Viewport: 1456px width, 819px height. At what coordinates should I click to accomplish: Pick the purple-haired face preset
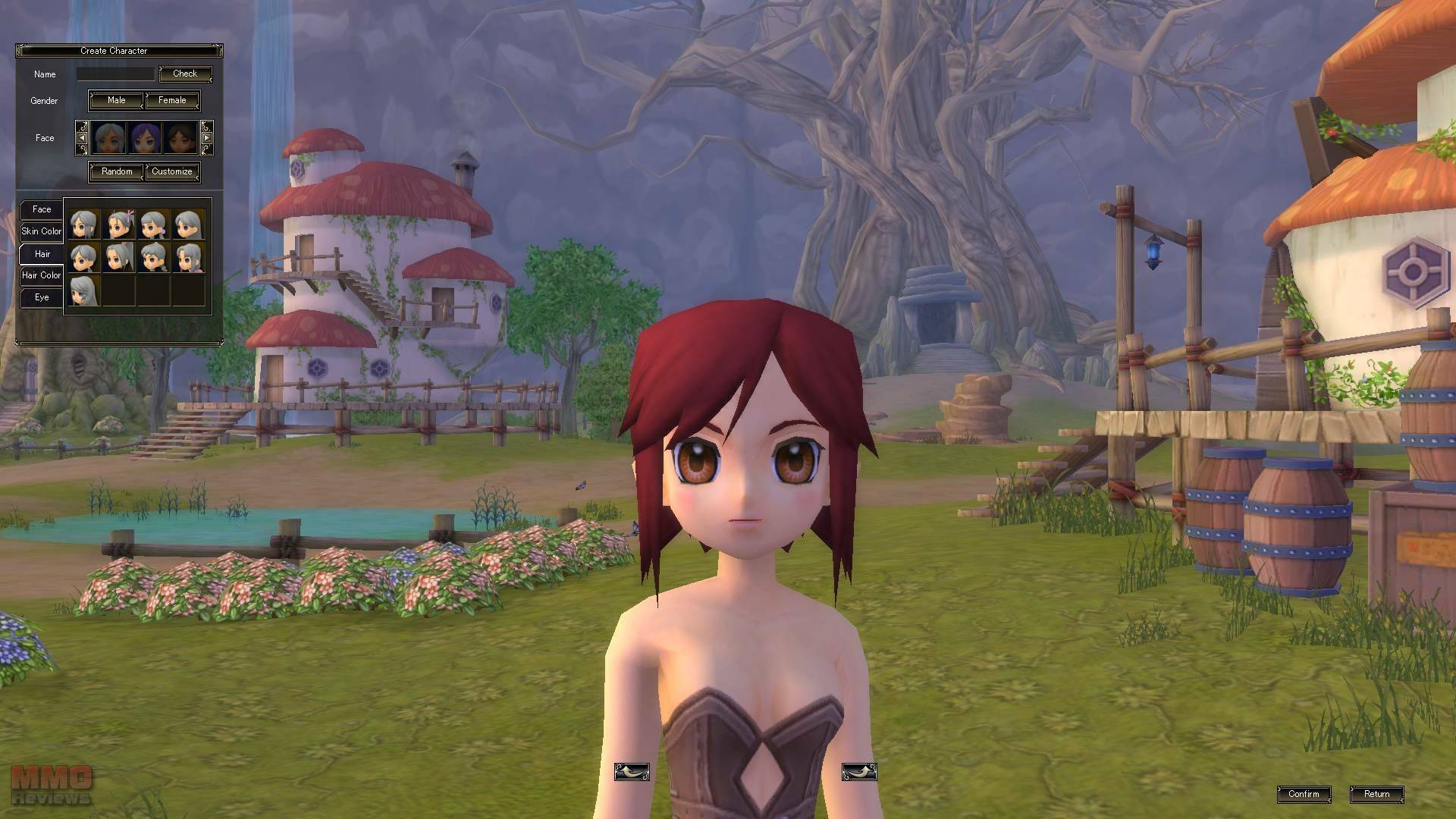point(144,138)
